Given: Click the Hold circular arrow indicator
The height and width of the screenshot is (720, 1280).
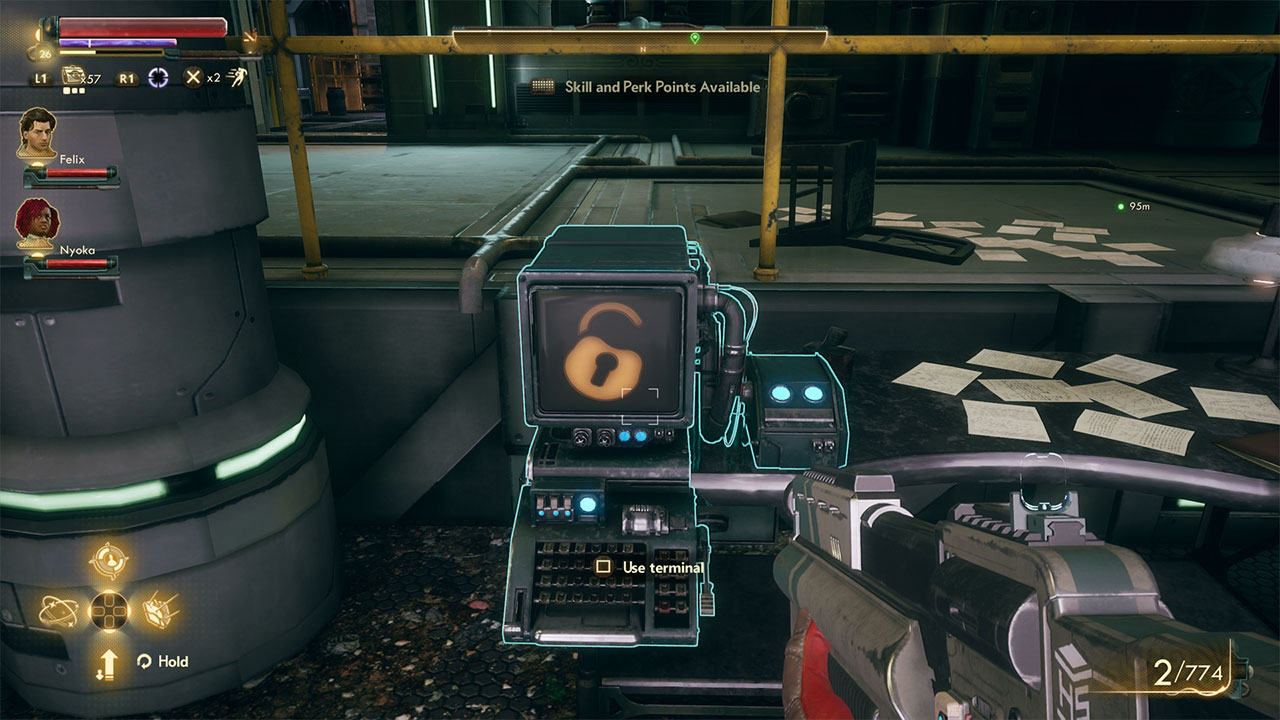Looking at the screenshot, I should [x=145, y=660].
